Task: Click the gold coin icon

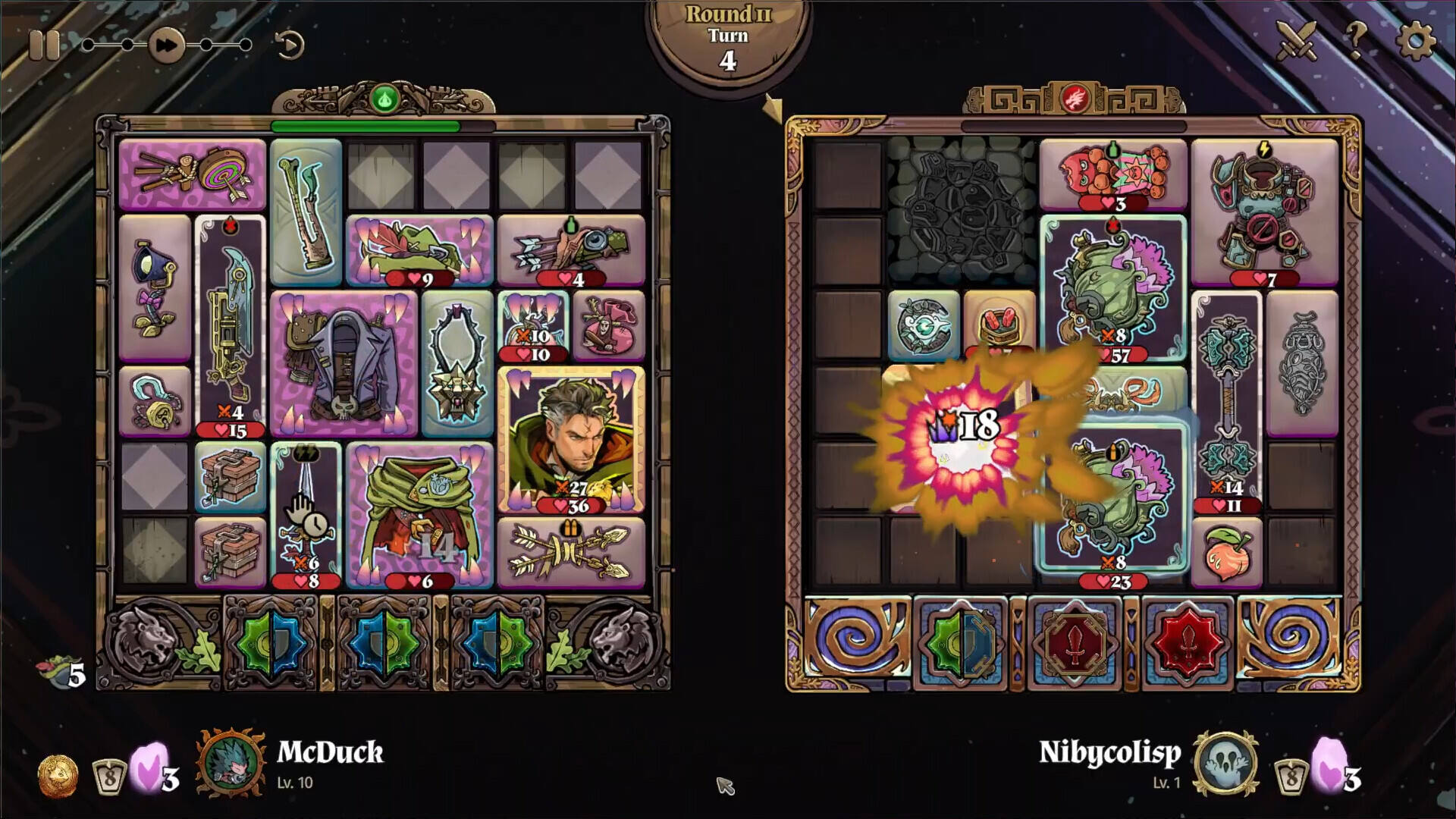Action: tap(58, 776)
